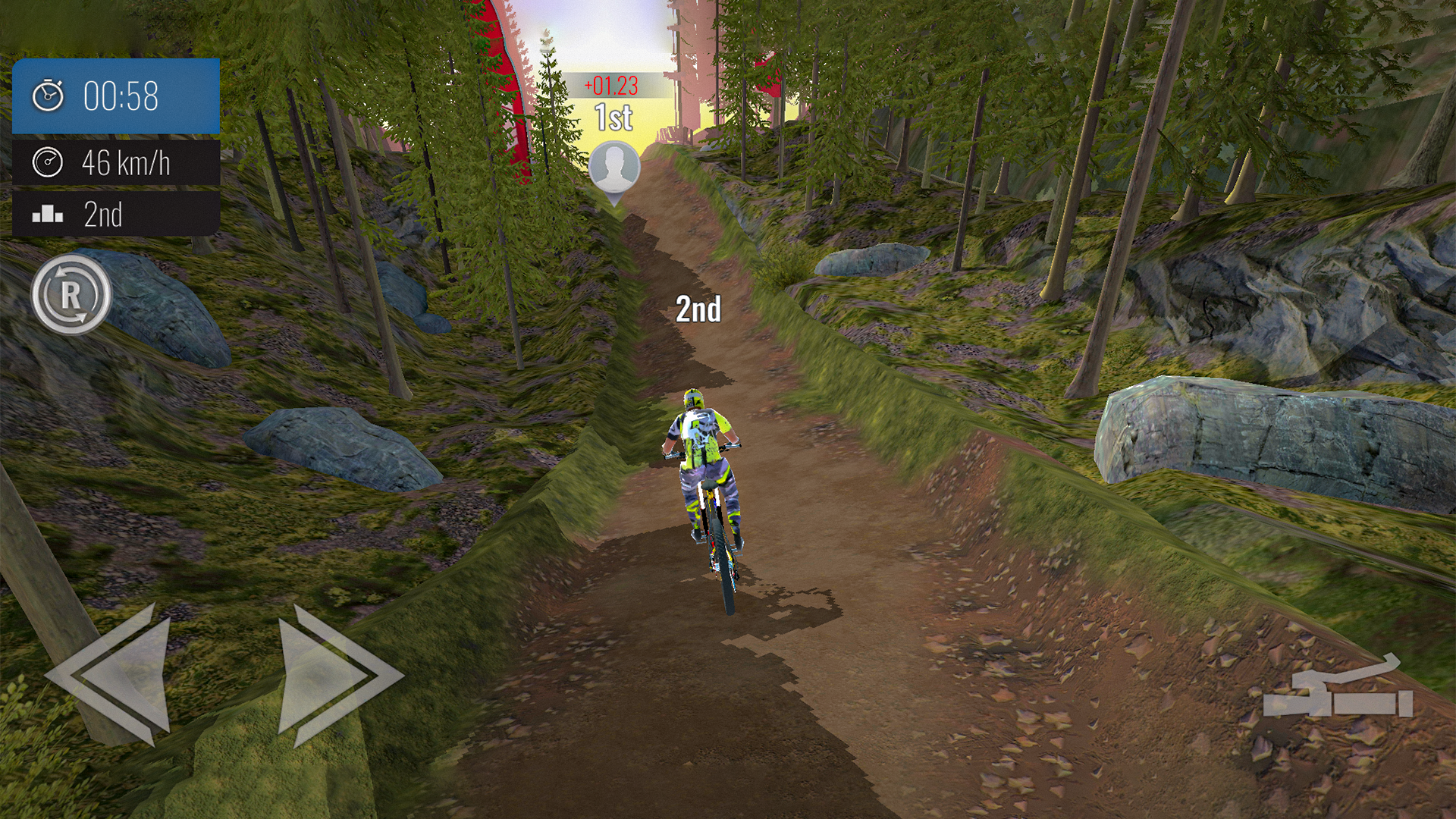Click the speed gauge panel background
The image size is (1456, 819).
(114, 161)
